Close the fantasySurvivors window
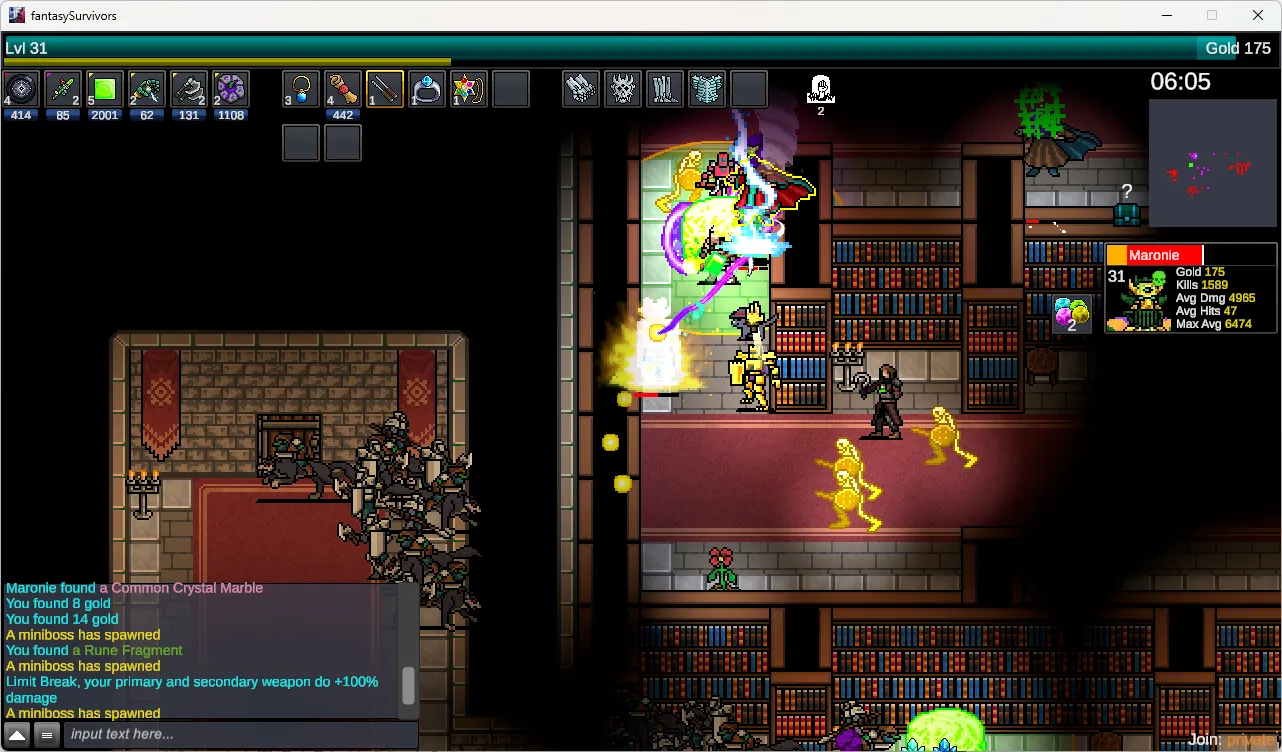 point(1258,15)
